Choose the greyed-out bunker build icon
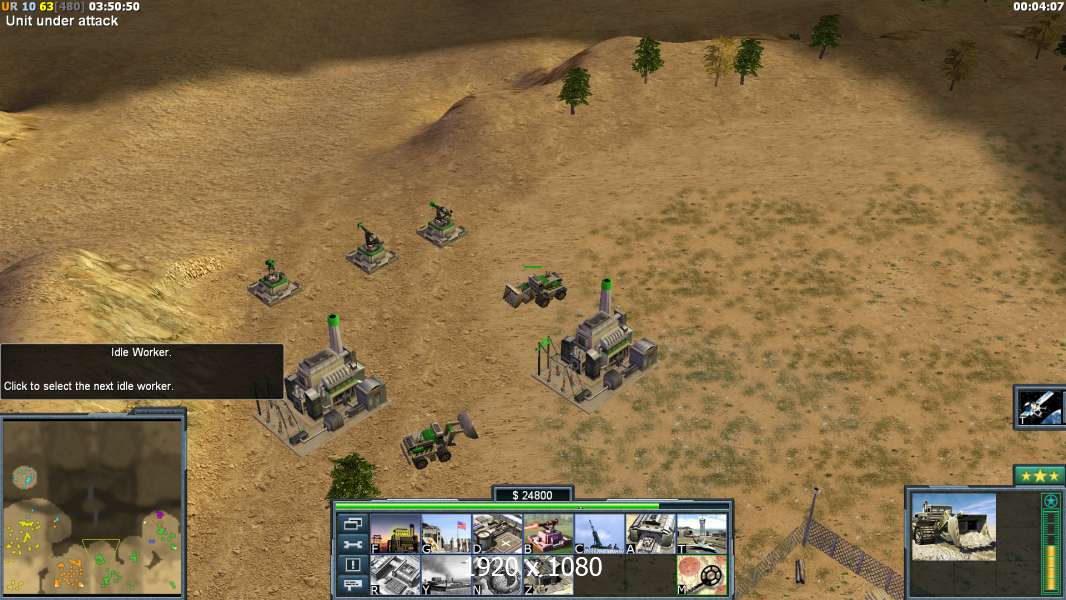1066x600 pixels. click(548, 575)
